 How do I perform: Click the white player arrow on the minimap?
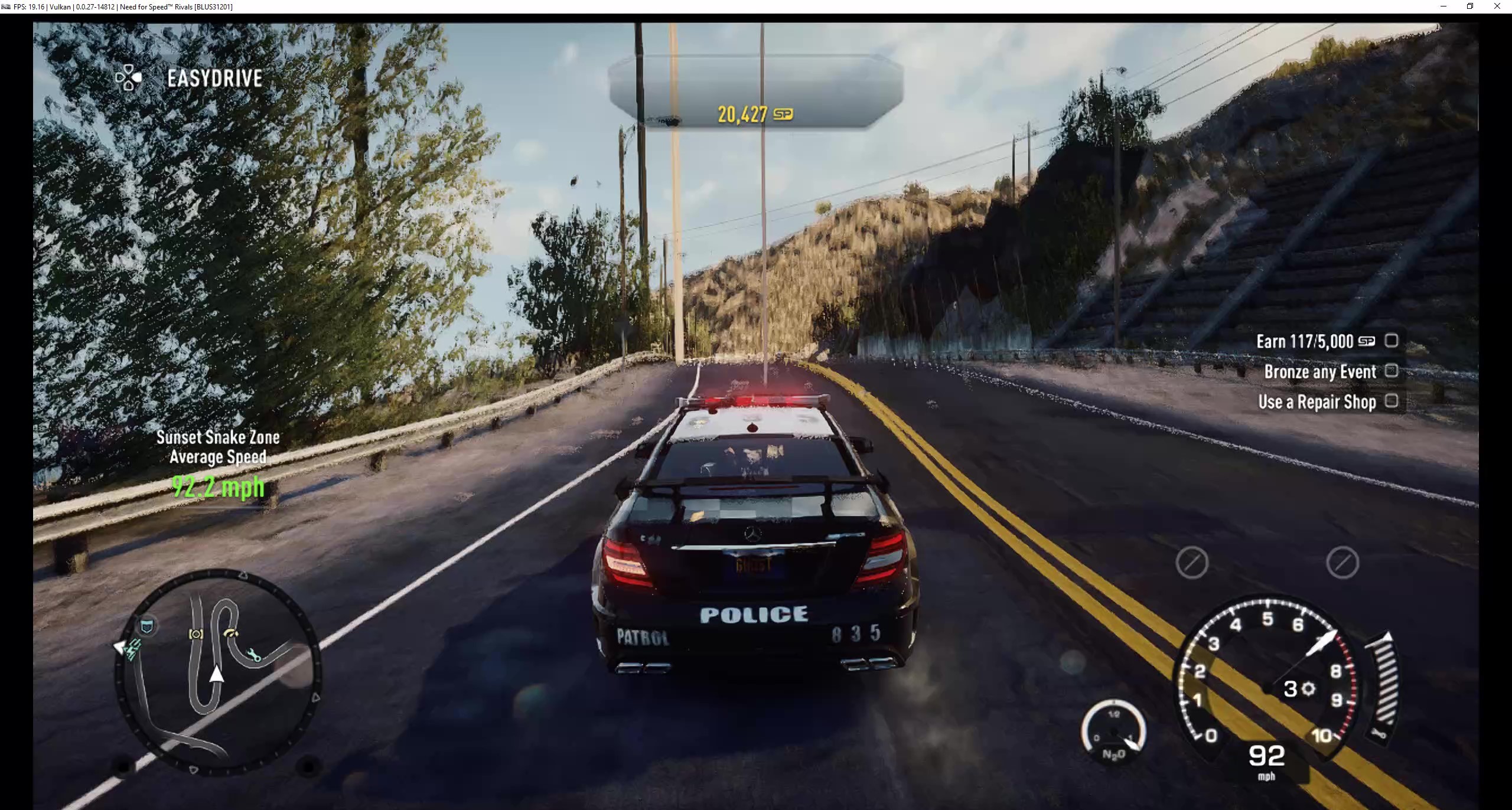coord(217,675)
